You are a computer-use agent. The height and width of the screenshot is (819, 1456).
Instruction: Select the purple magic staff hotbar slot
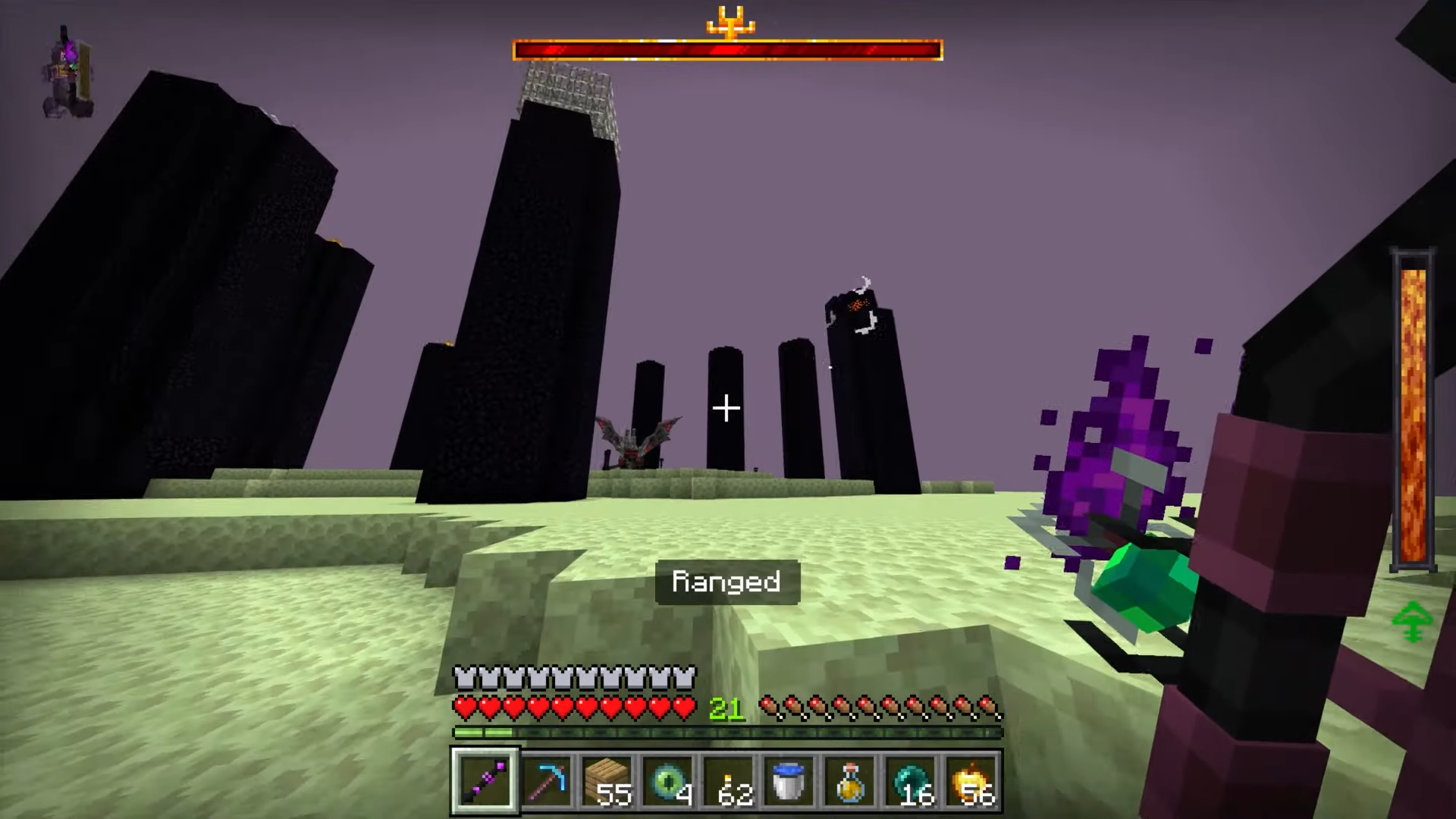point(485,781)
